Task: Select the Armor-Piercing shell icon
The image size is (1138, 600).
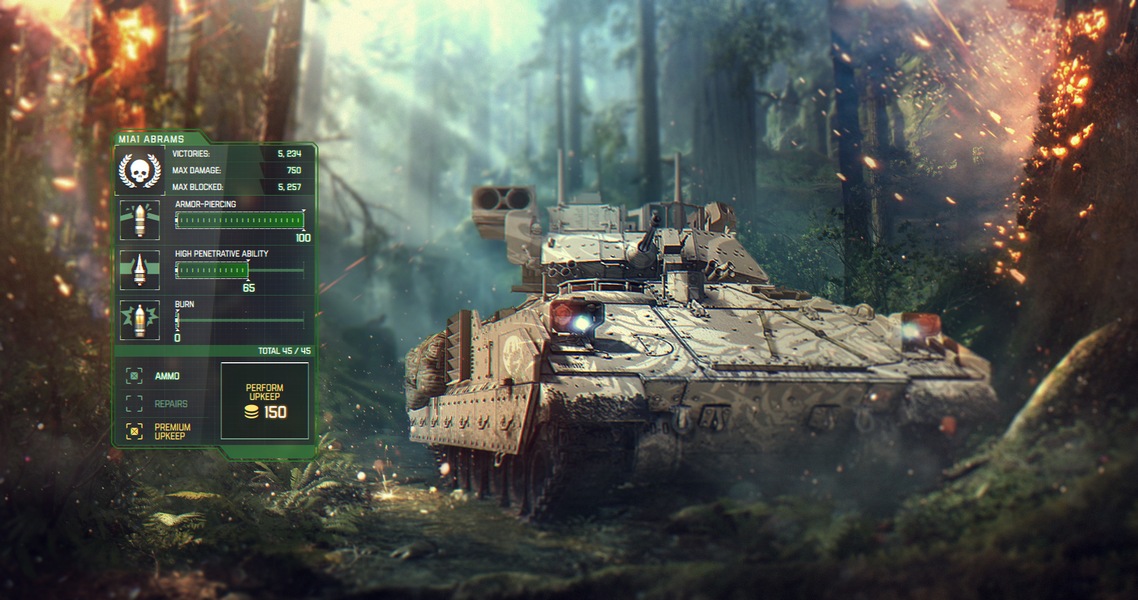Action: (139, 220)
